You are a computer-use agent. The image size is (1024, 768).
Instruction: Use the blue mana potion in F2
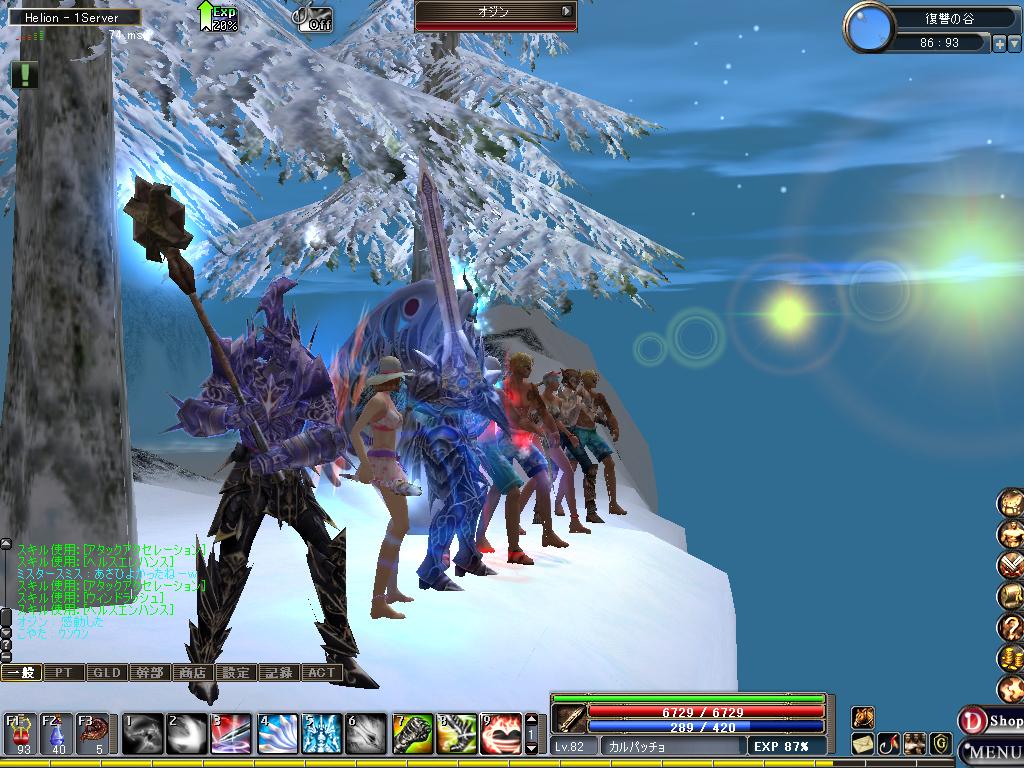pyautogui.click(x=57, y=734)
